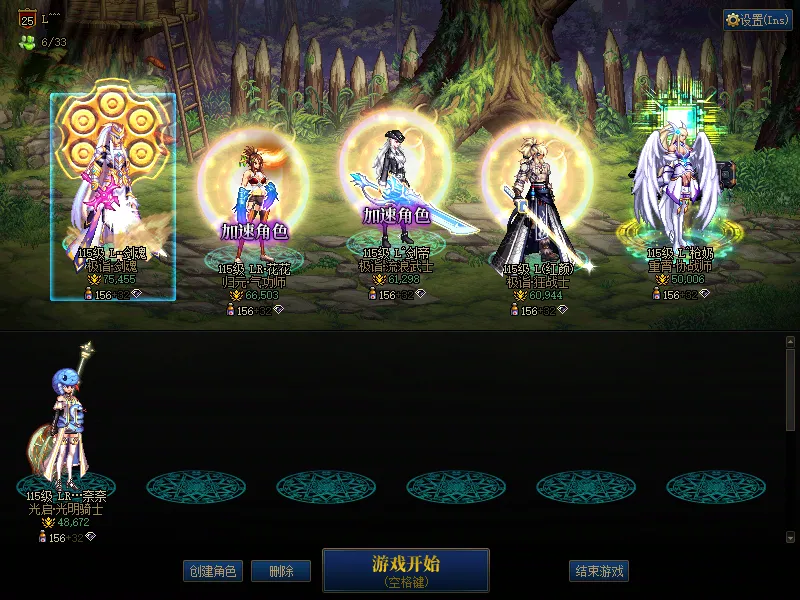Pick the 极诣·流浪武士 character

(397, 200)
